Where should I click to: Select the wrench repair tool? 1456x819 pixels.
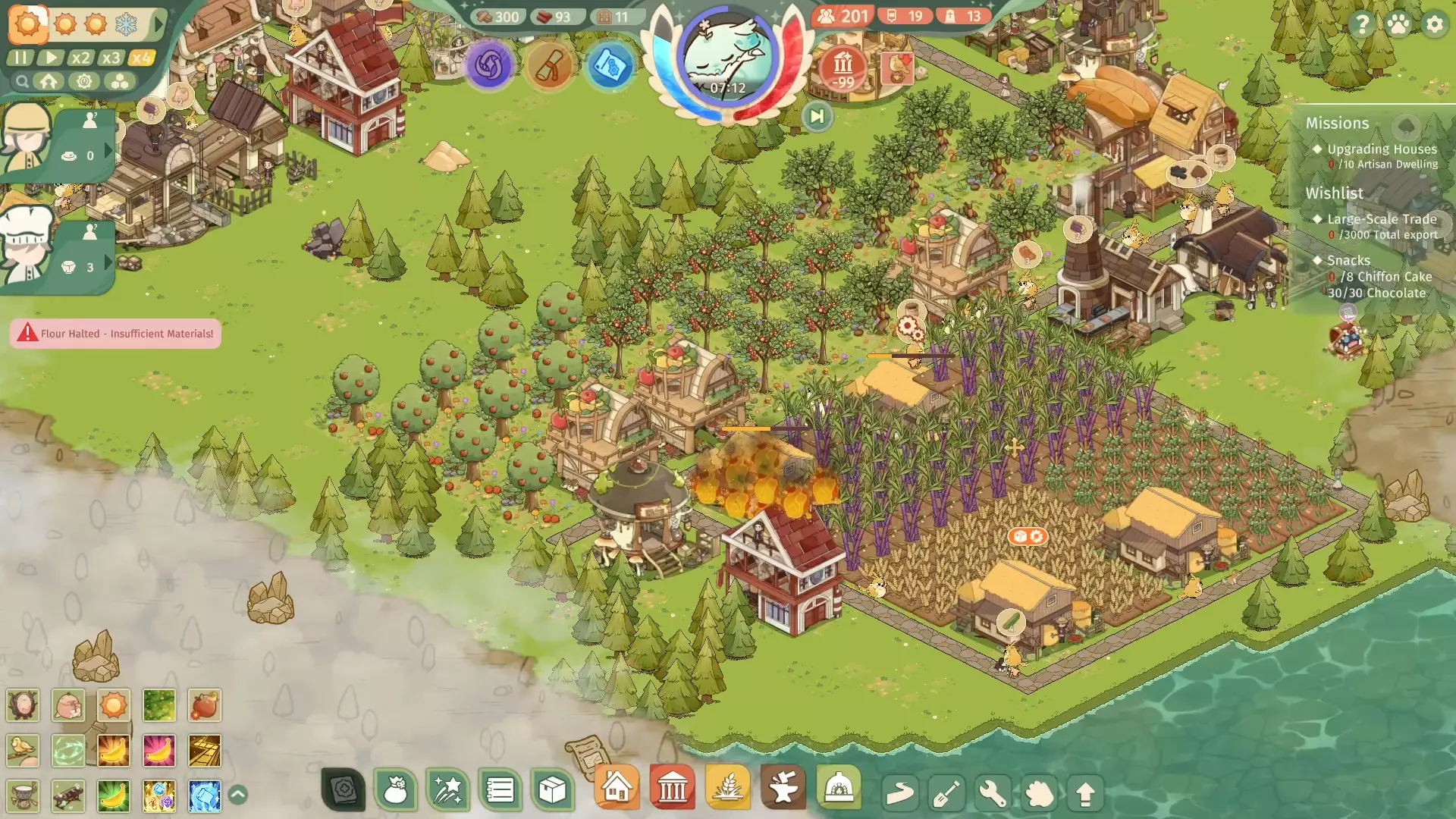(993, 794)
